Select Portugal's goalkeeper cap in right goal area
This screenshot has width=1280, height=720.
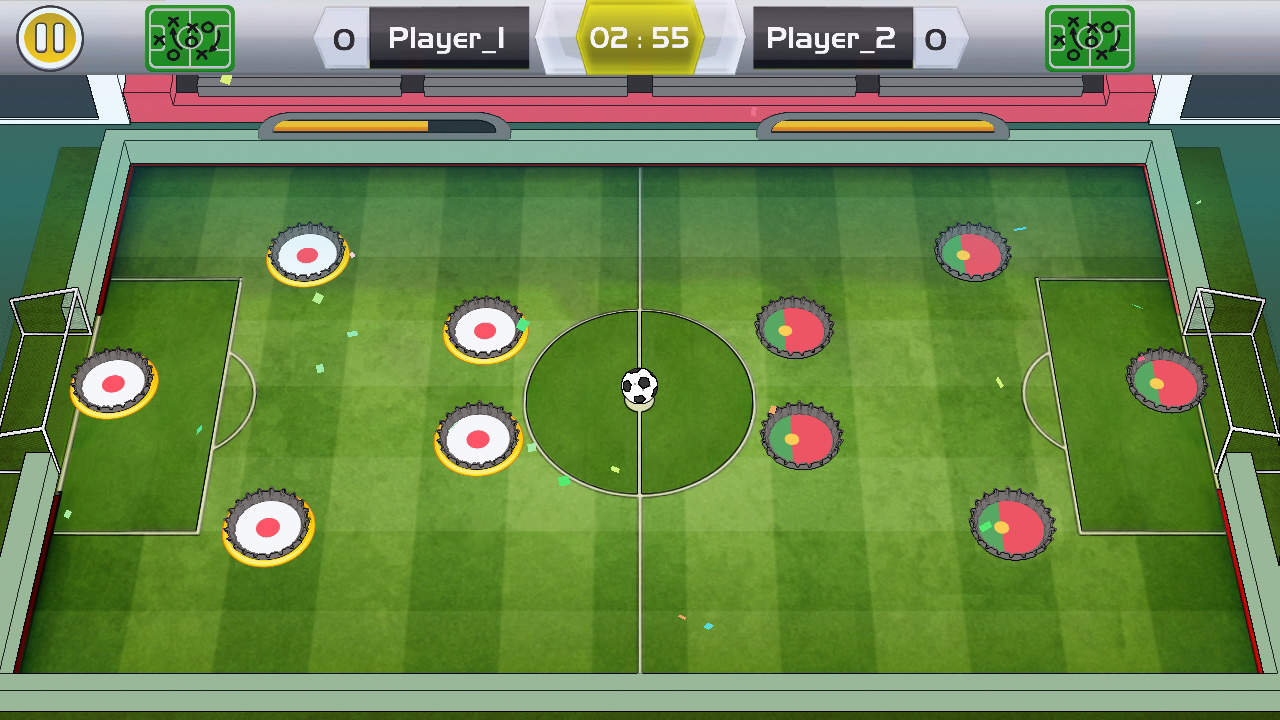[1166, 380]
